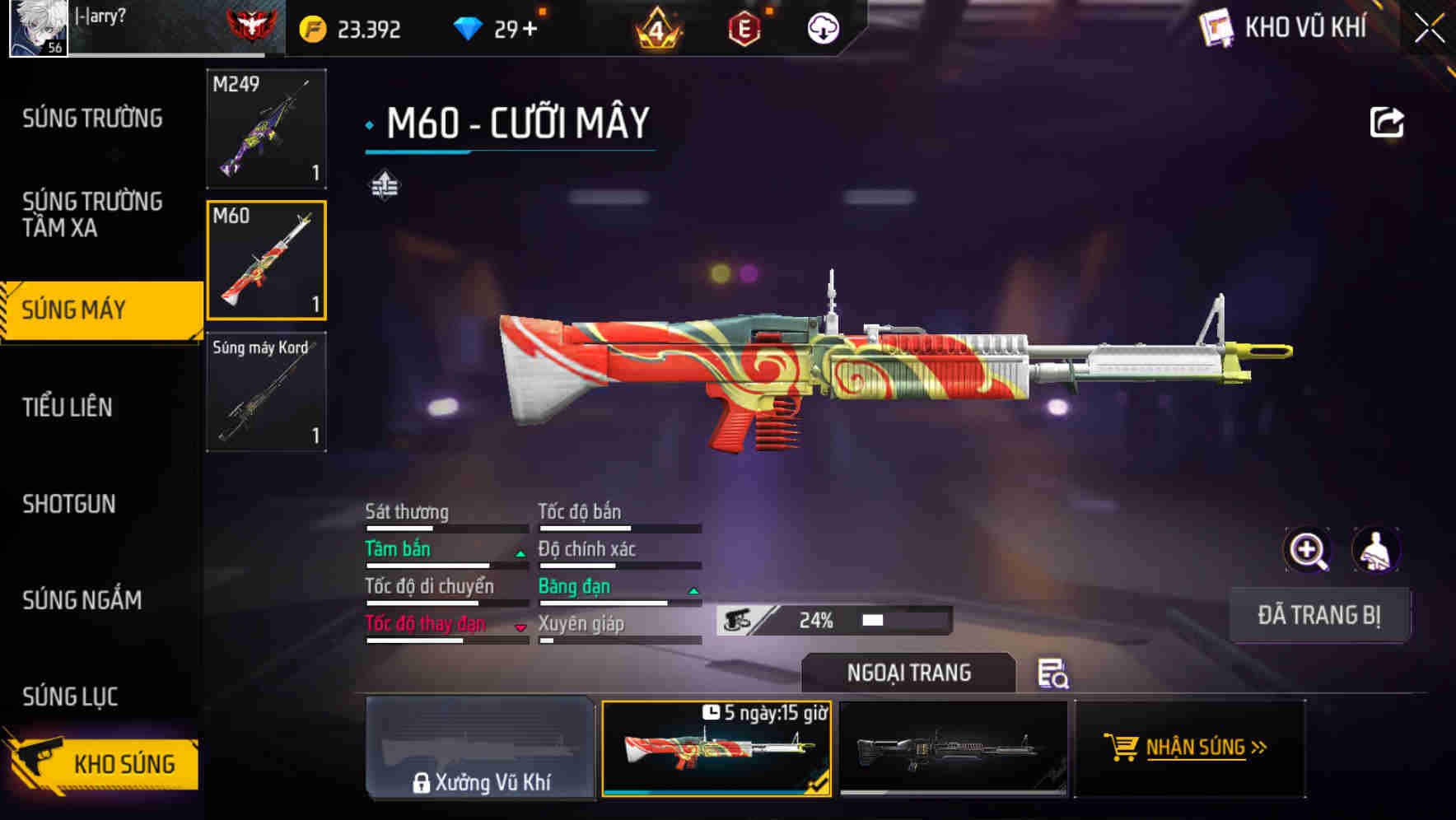Expand the Băng đạn stat arrow indicator

692,590
